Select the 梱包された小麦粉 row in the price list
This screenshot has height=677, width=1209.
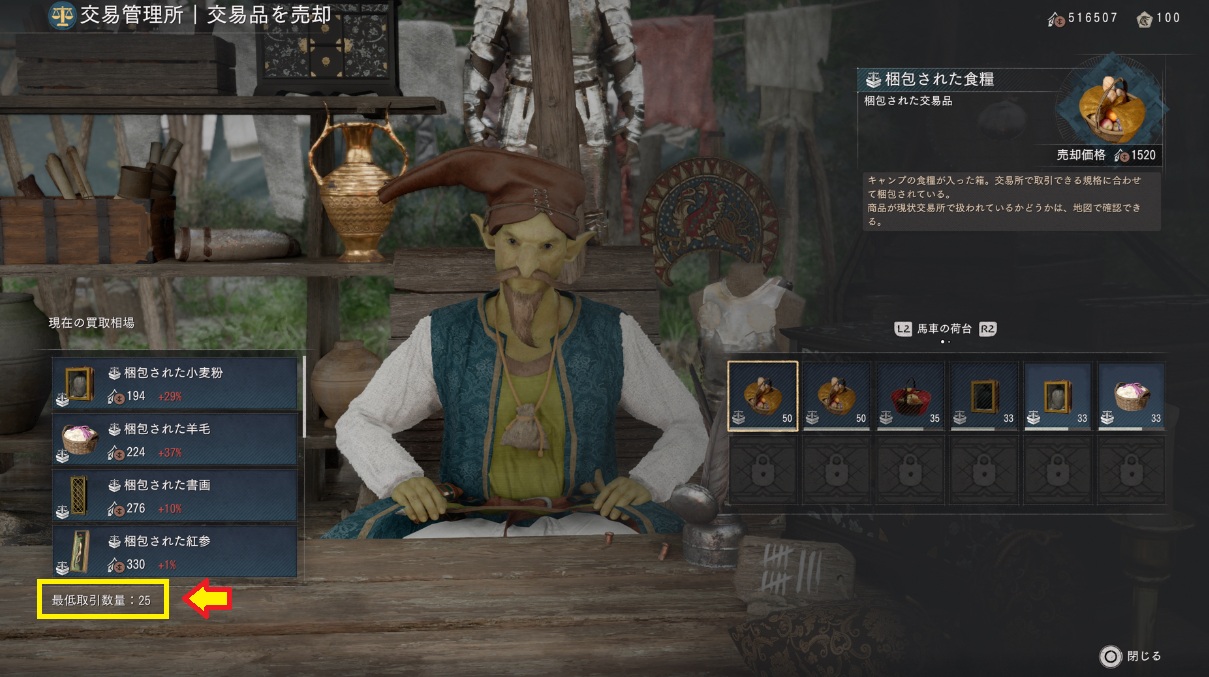pyautogui.click(x=176, y=383)
